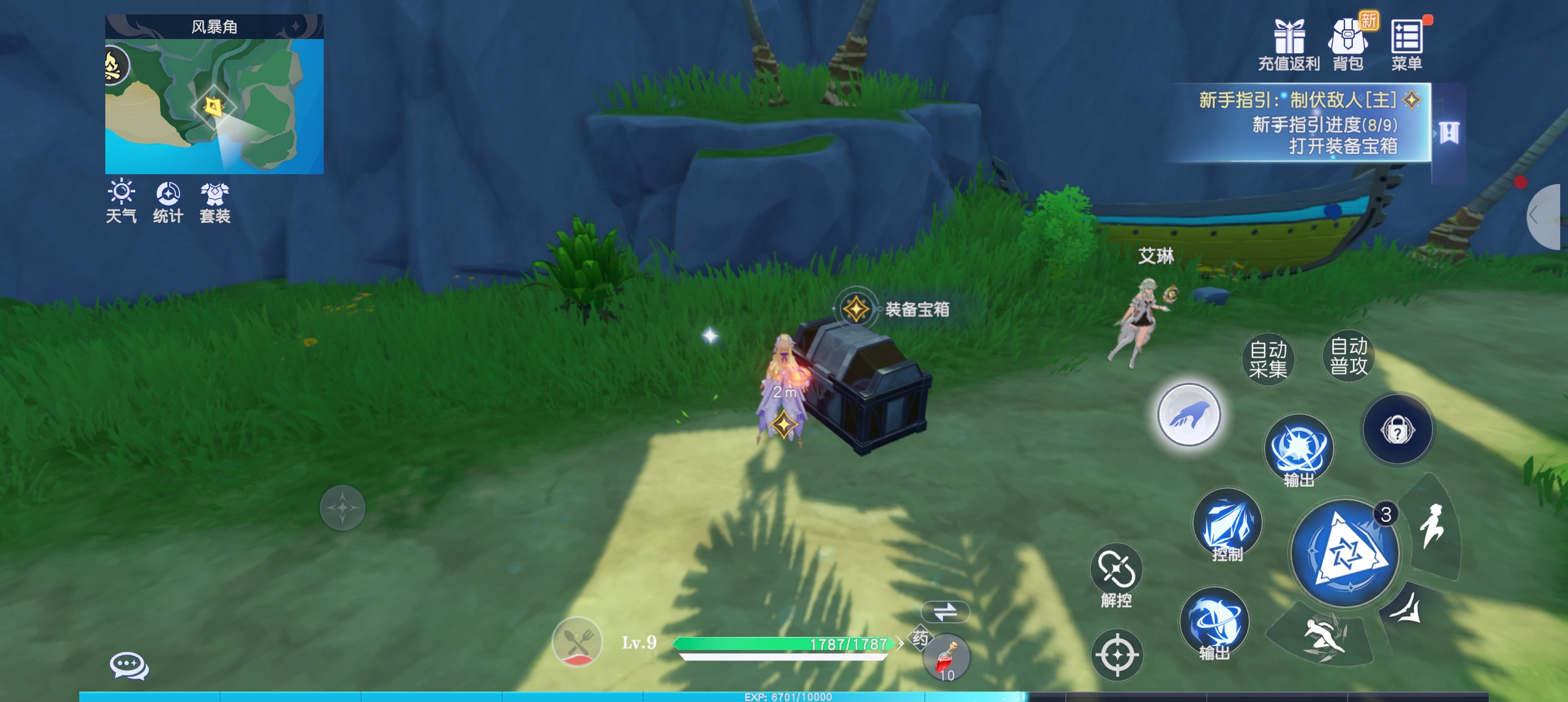Toggle 自动采集 auto-gather

pos(1268,359)
